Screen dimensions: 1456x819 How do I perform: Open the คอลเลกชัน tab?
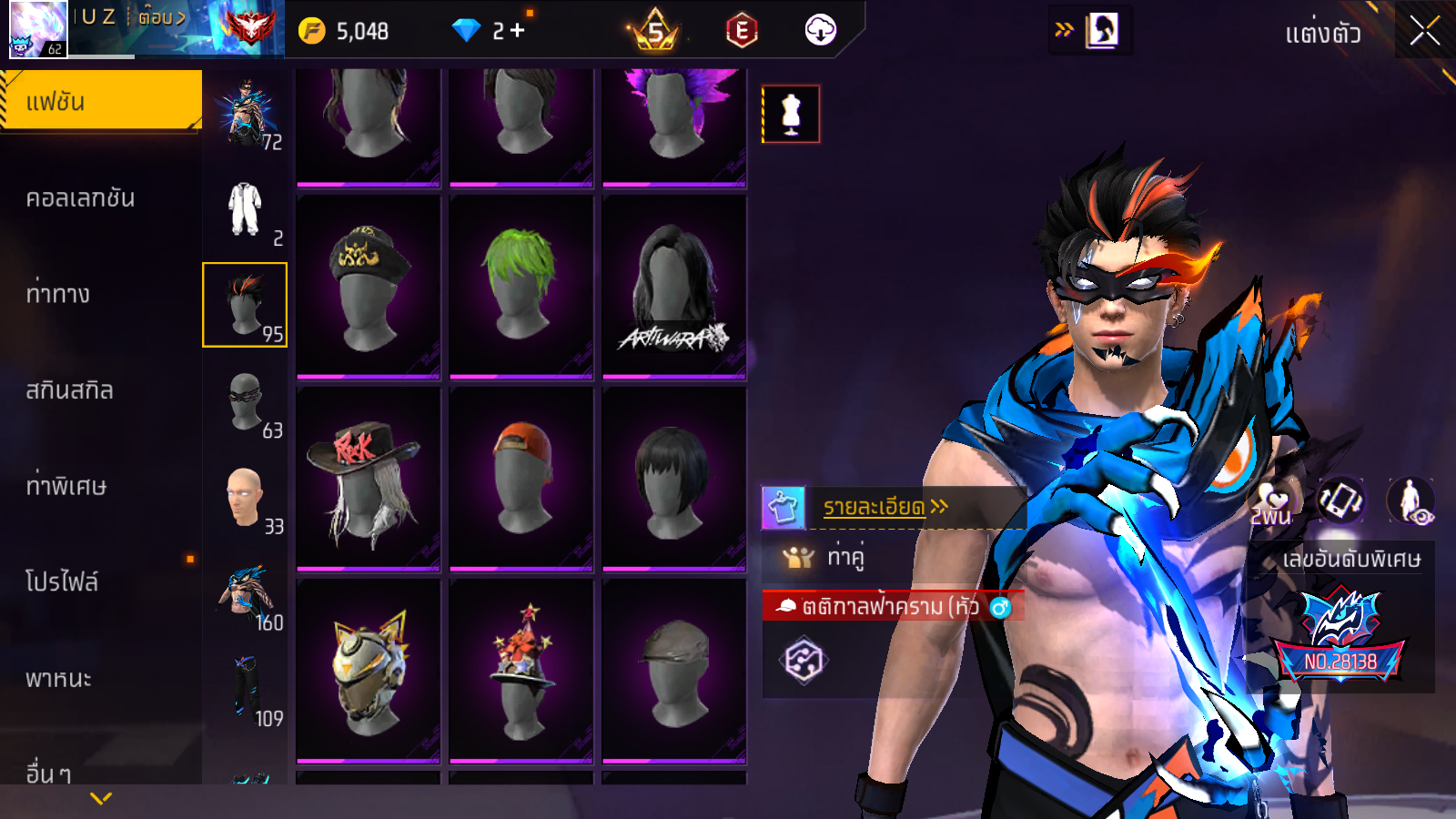pos(80,198)
